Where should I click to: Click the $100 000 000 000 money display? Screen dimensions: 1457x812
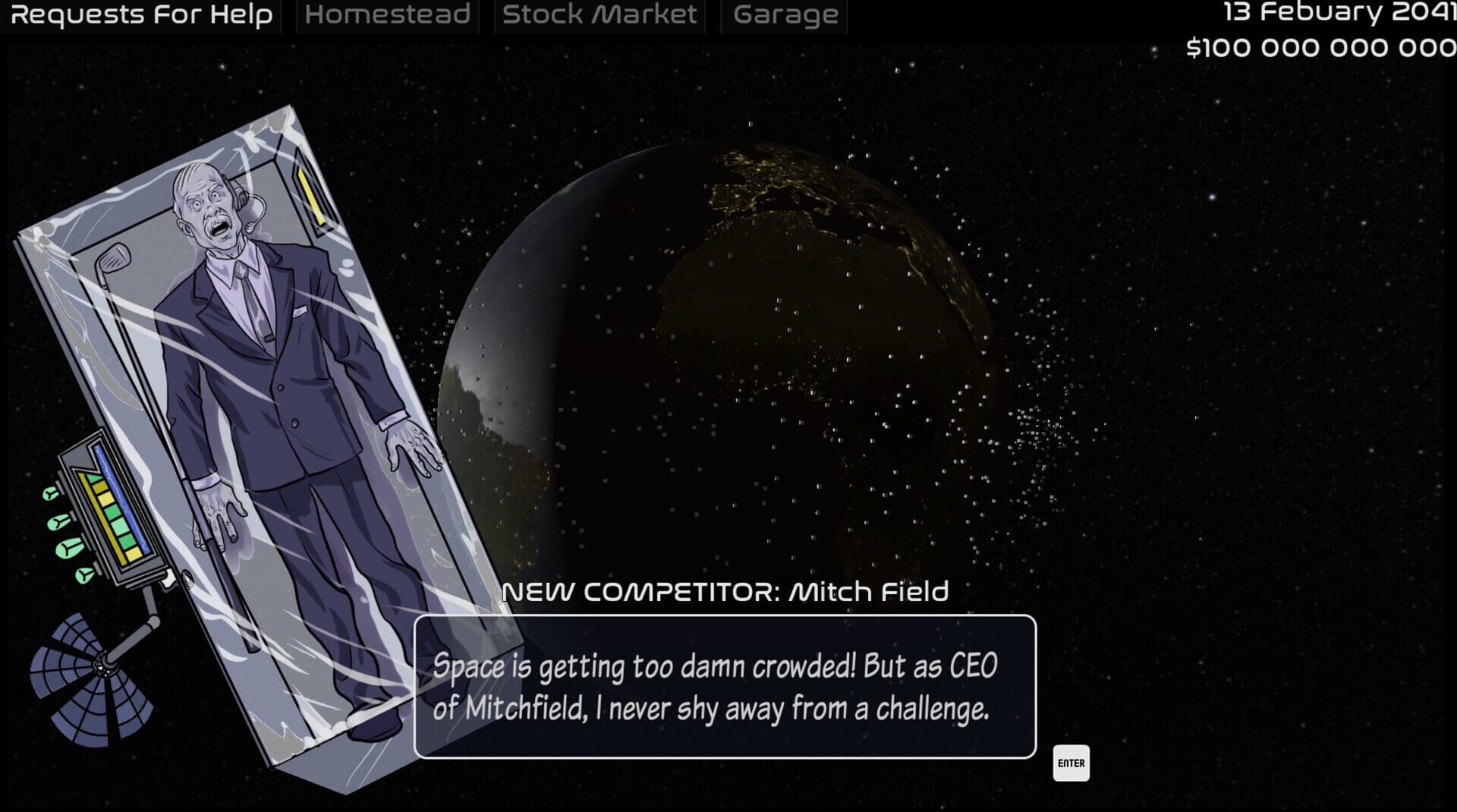pyautogui.click(x=1320, y=47)
